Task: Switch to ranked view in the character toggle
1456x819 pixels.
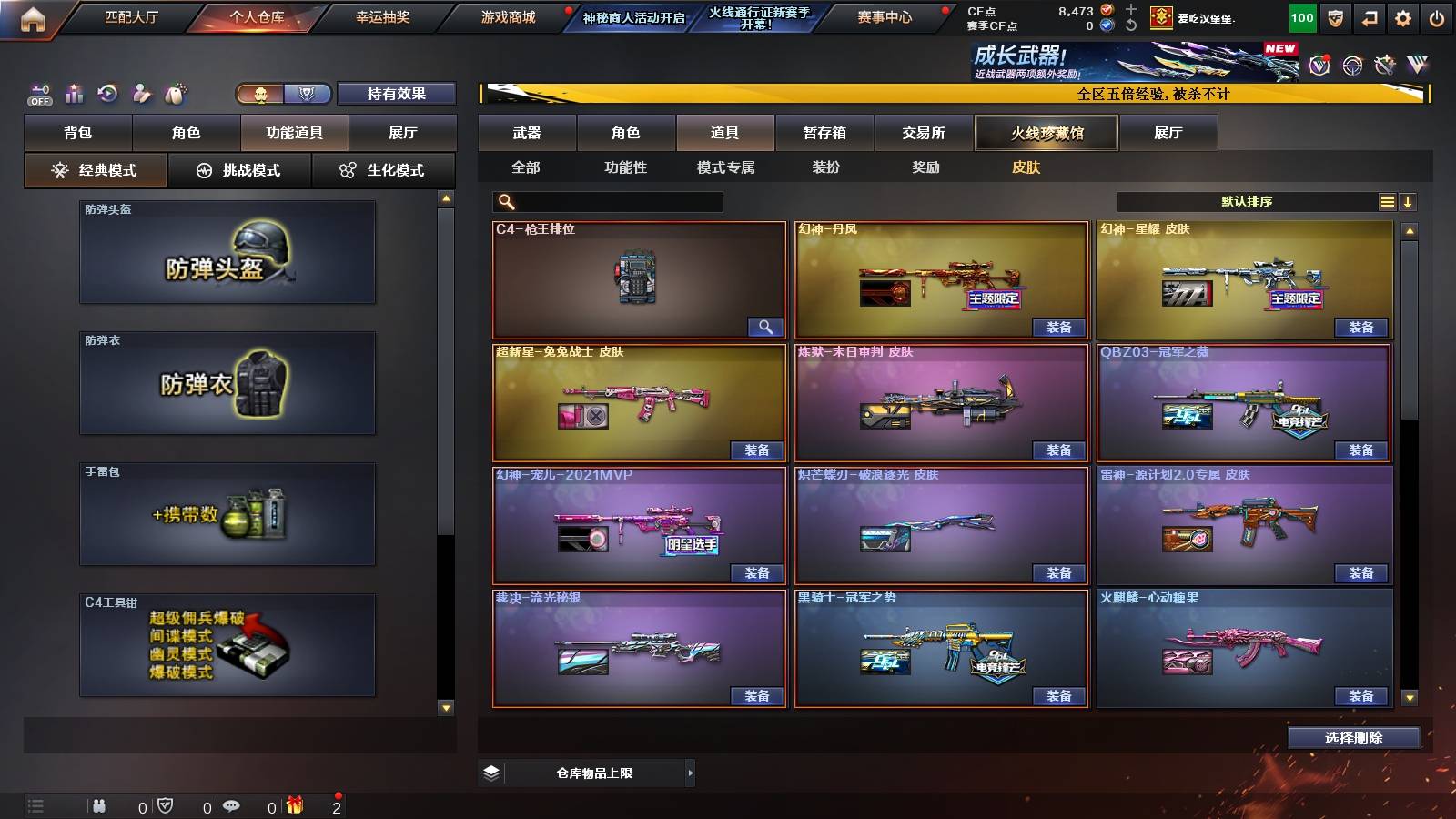Action: [x=308, y=92]
